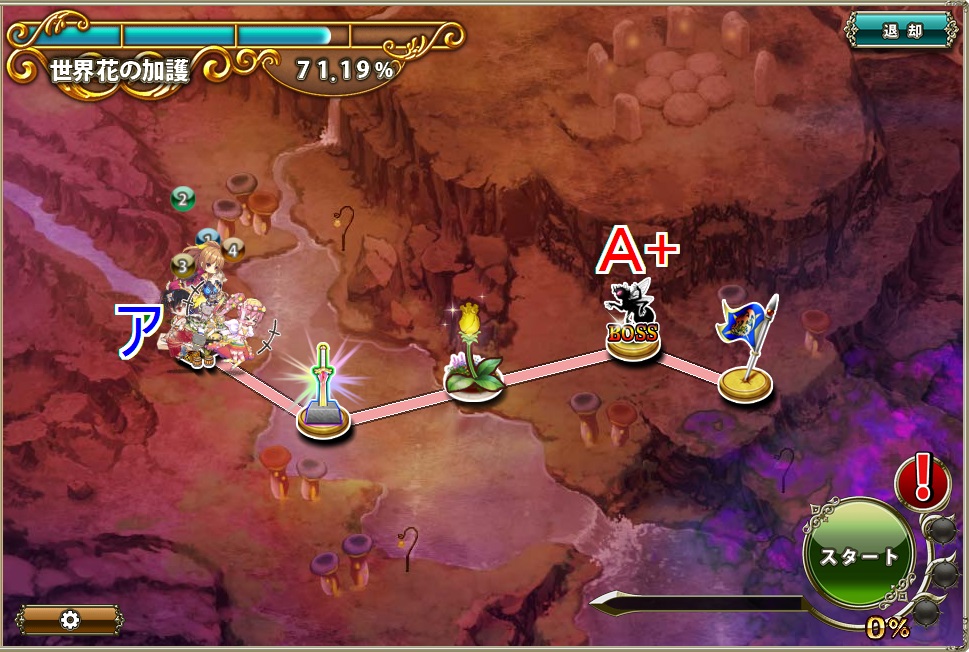Click the red exclamation alert icon
This screenshot has width=969, height=652.
tap(922, 479)
